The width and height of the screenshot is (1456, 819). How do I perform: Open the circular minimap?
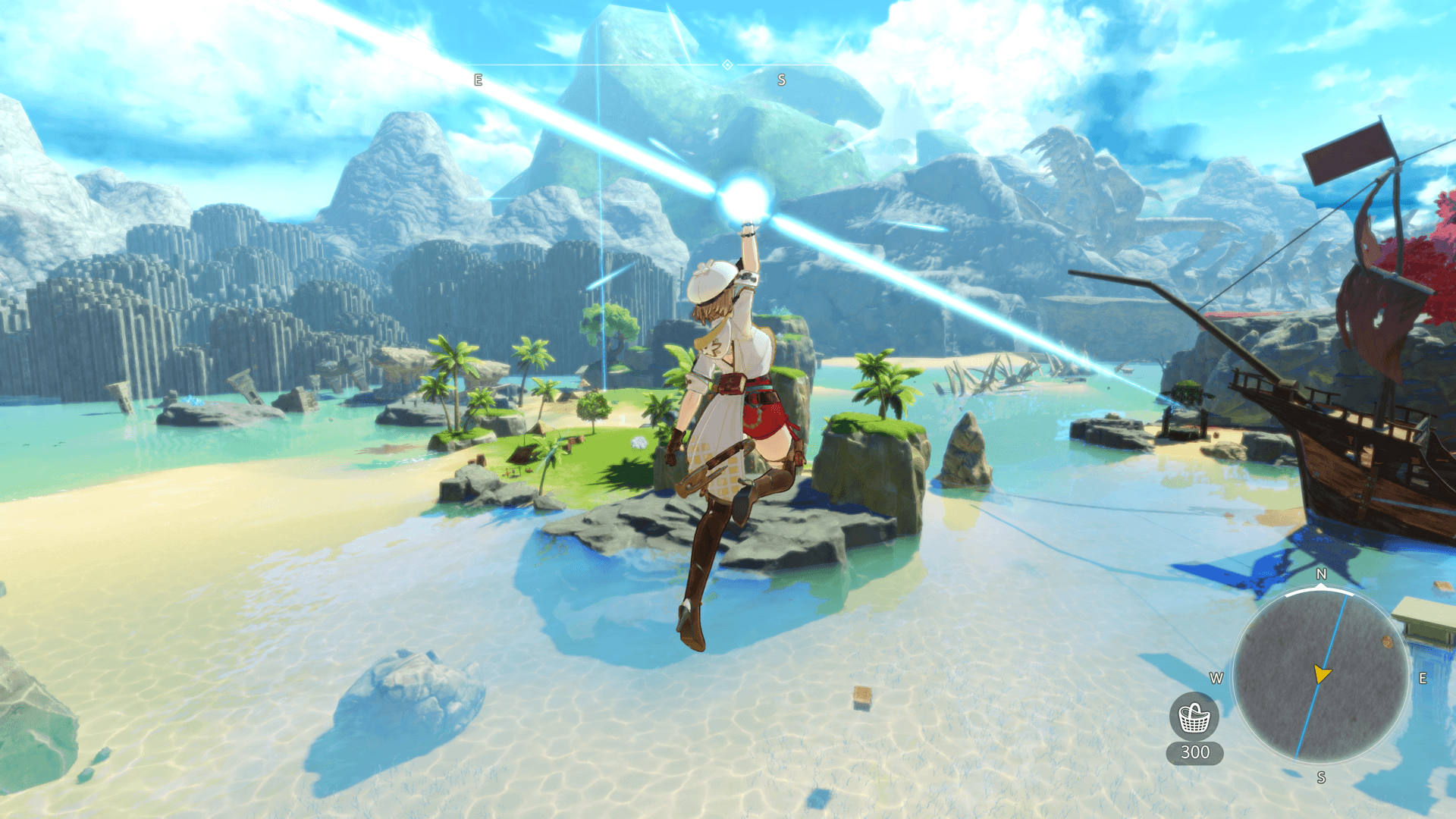[1321, 676]
